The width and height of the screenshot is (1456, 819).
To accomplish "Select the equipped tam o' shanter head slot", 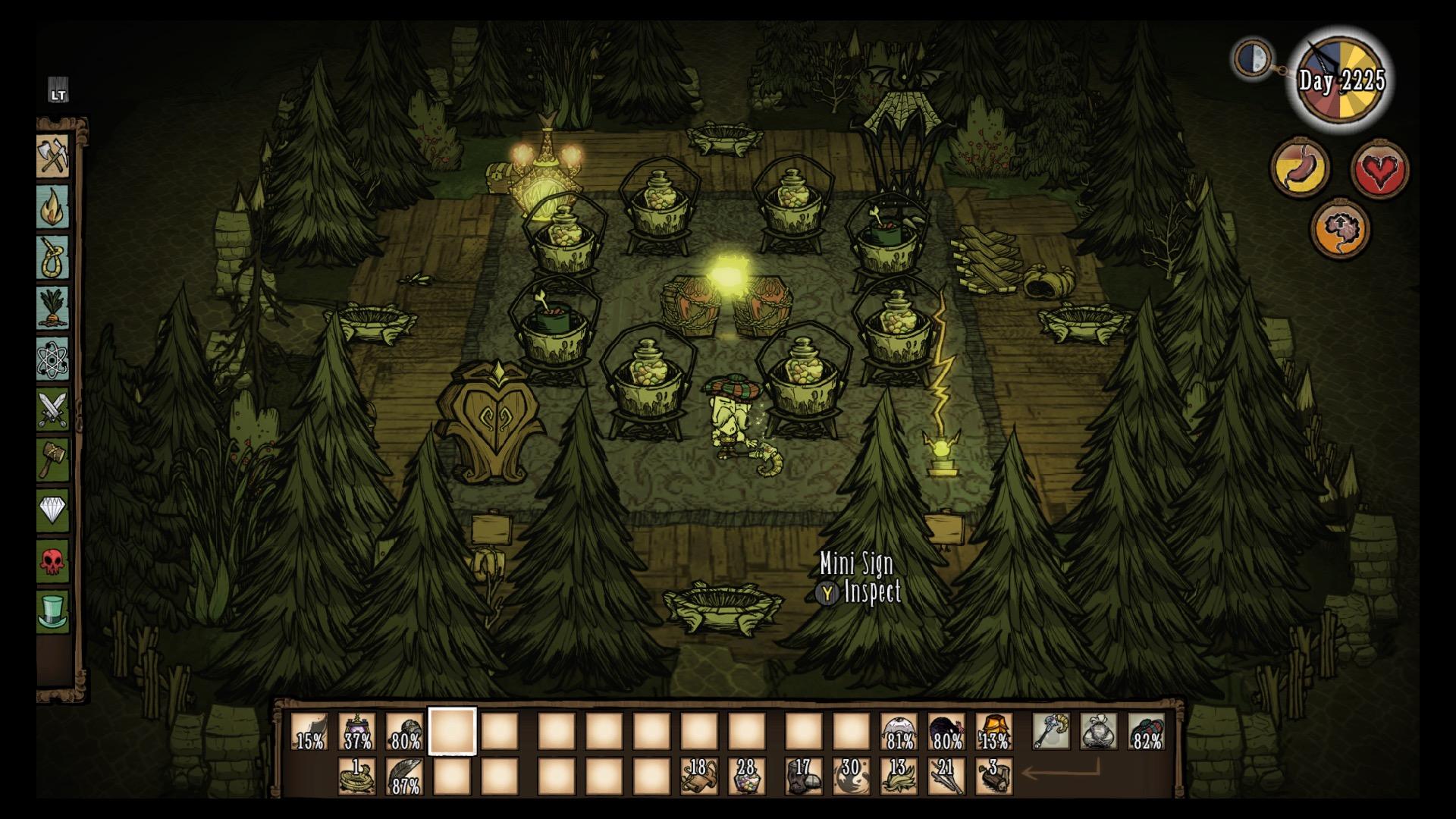I will [x=1147, y=732].
